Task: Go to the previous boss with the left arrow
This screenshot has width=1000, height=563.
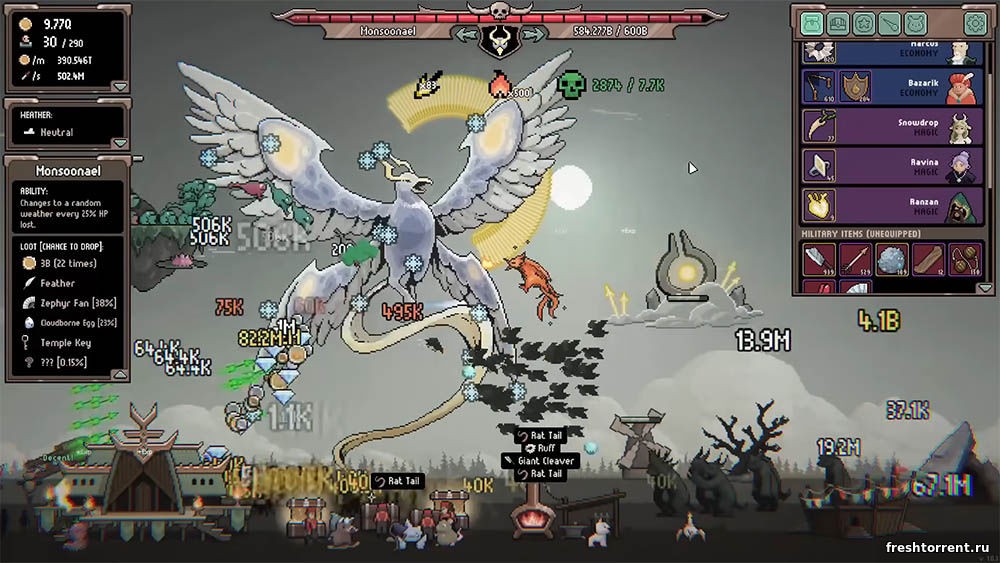Action: pyautogui.click(x=466, y=34)
